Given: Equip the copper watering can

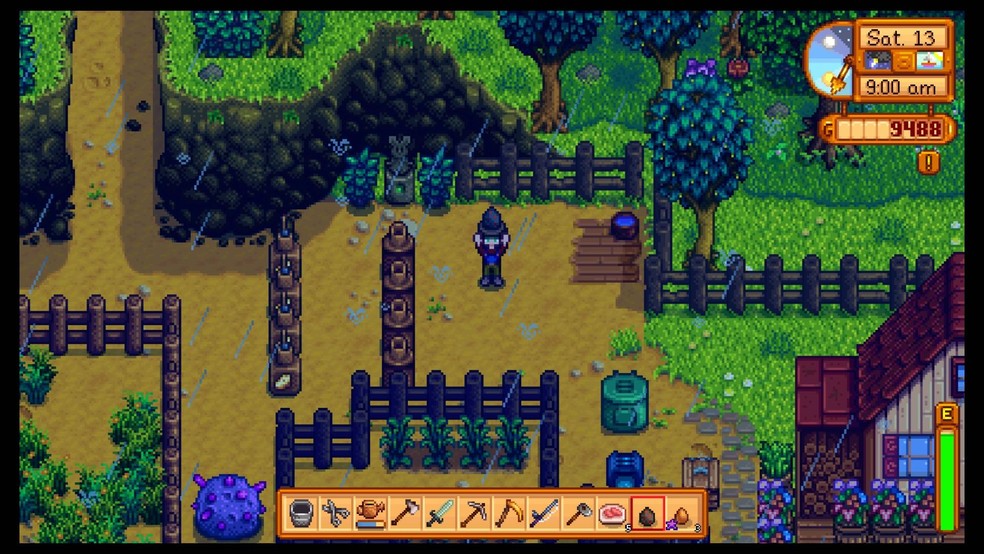Looking at the screenshot, I should pos(369,513).
